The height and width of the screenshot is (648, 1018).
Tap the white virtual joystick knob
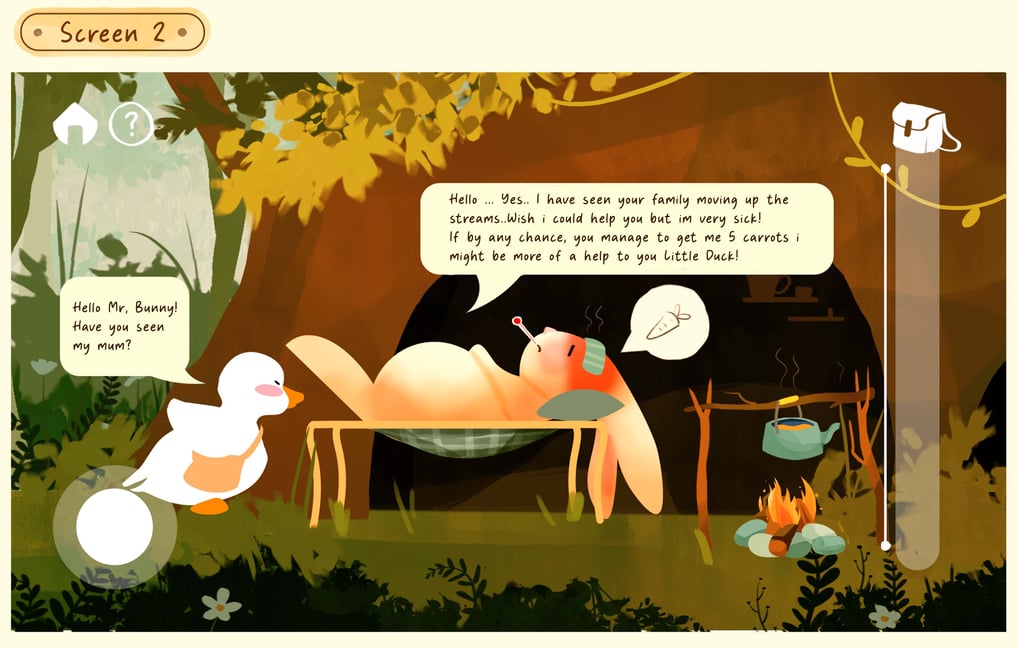[114, 526]
